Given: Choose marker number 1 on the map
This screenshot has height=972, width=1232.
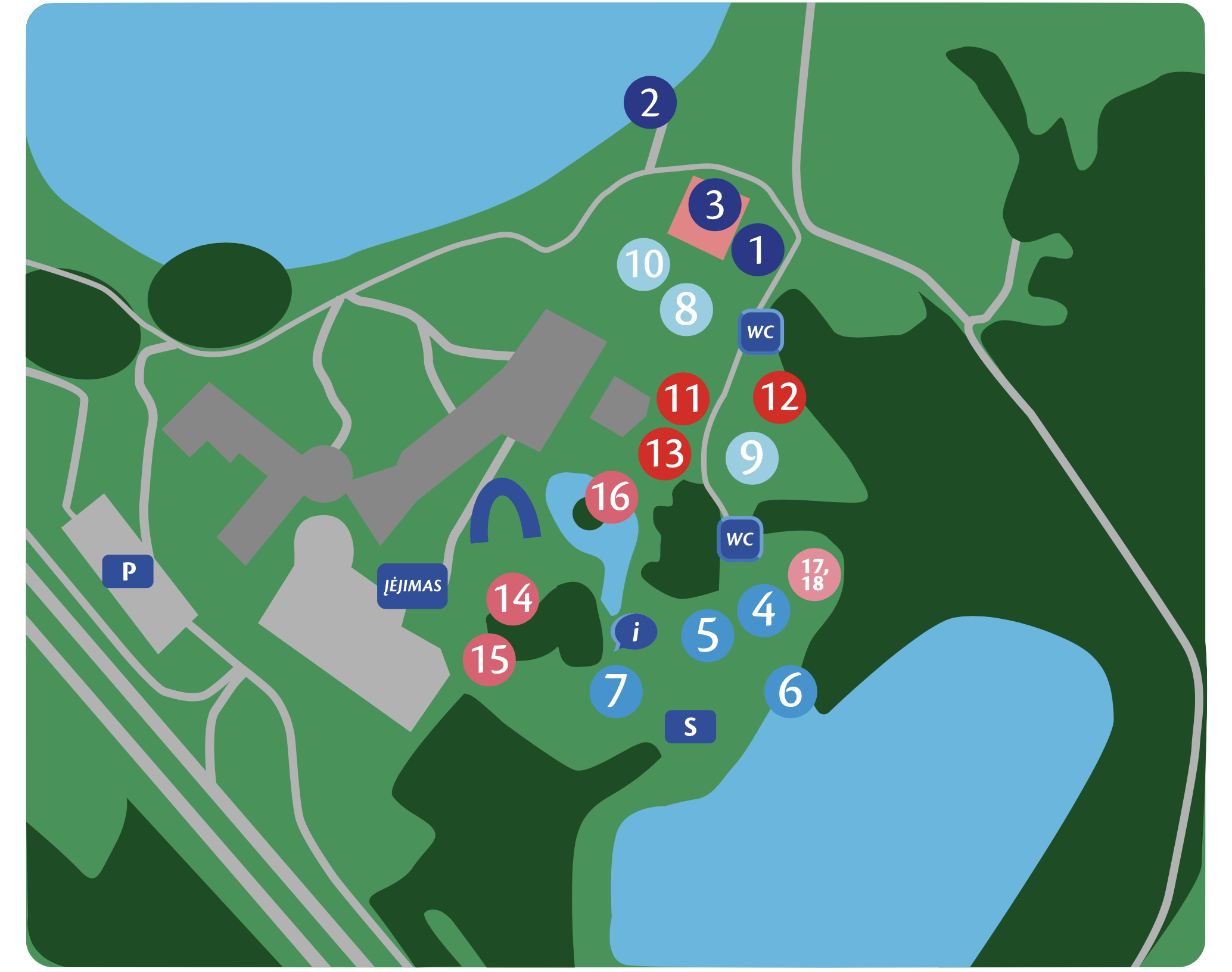Looking at the screenshot, I should 757,250.
